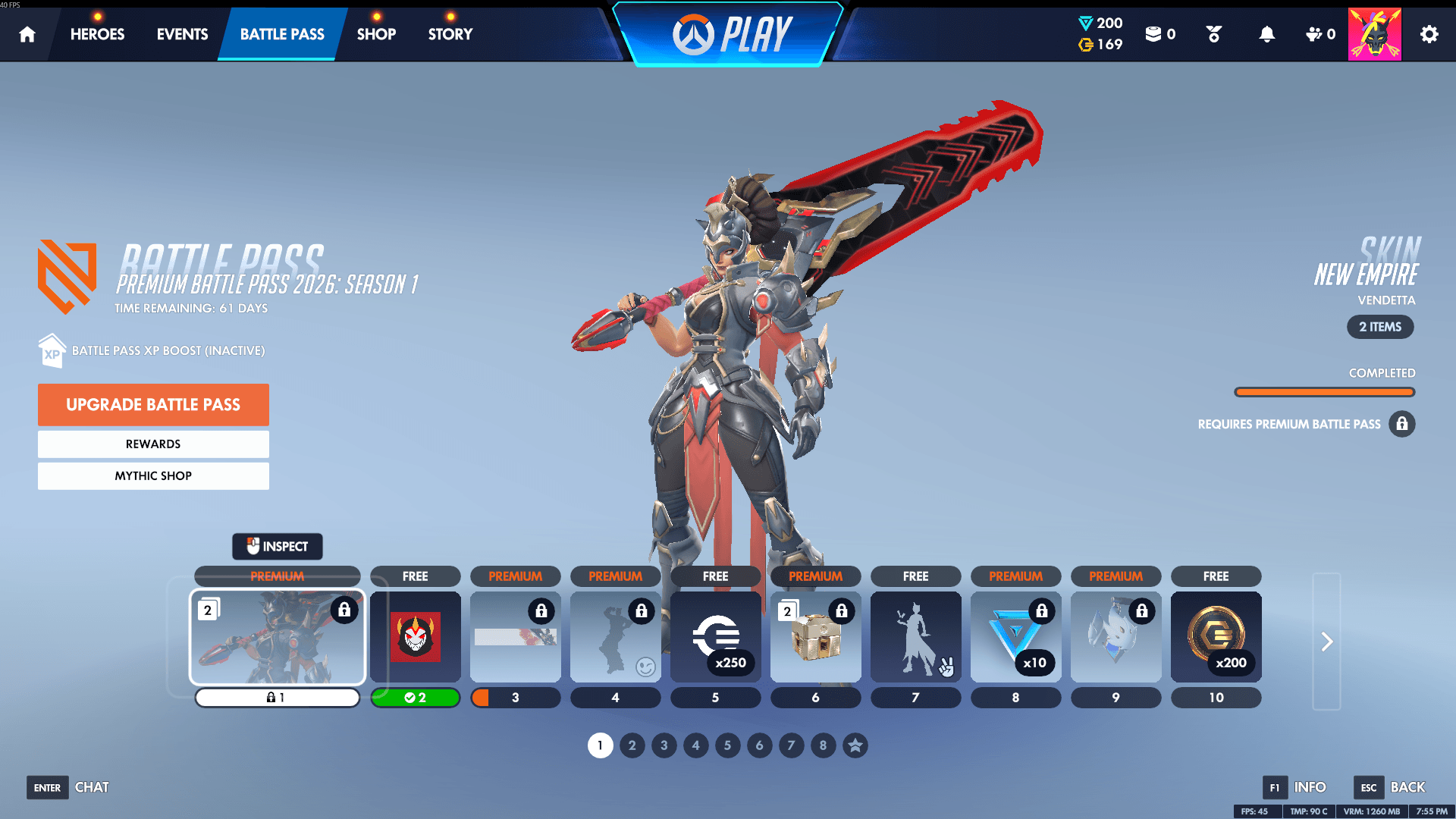Click the notifications bell icon
This screenshot has height=819, width=1456.
point(1269,34)
